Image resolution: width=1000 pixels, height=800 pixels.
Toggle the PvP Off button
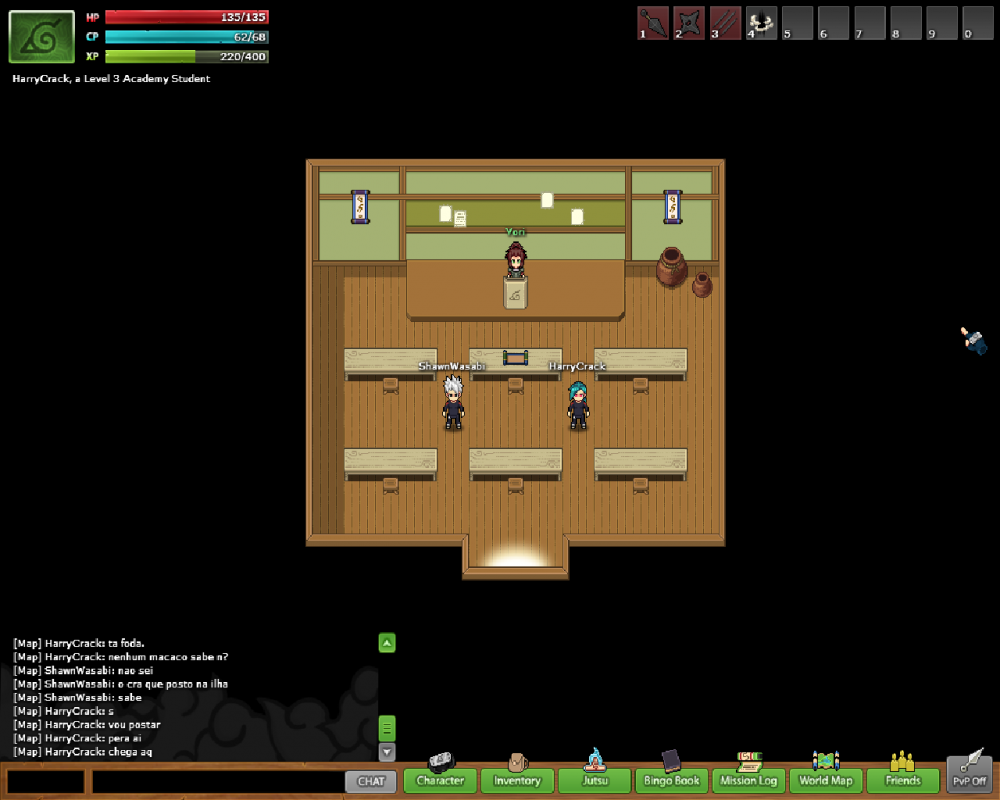(968, 775)
